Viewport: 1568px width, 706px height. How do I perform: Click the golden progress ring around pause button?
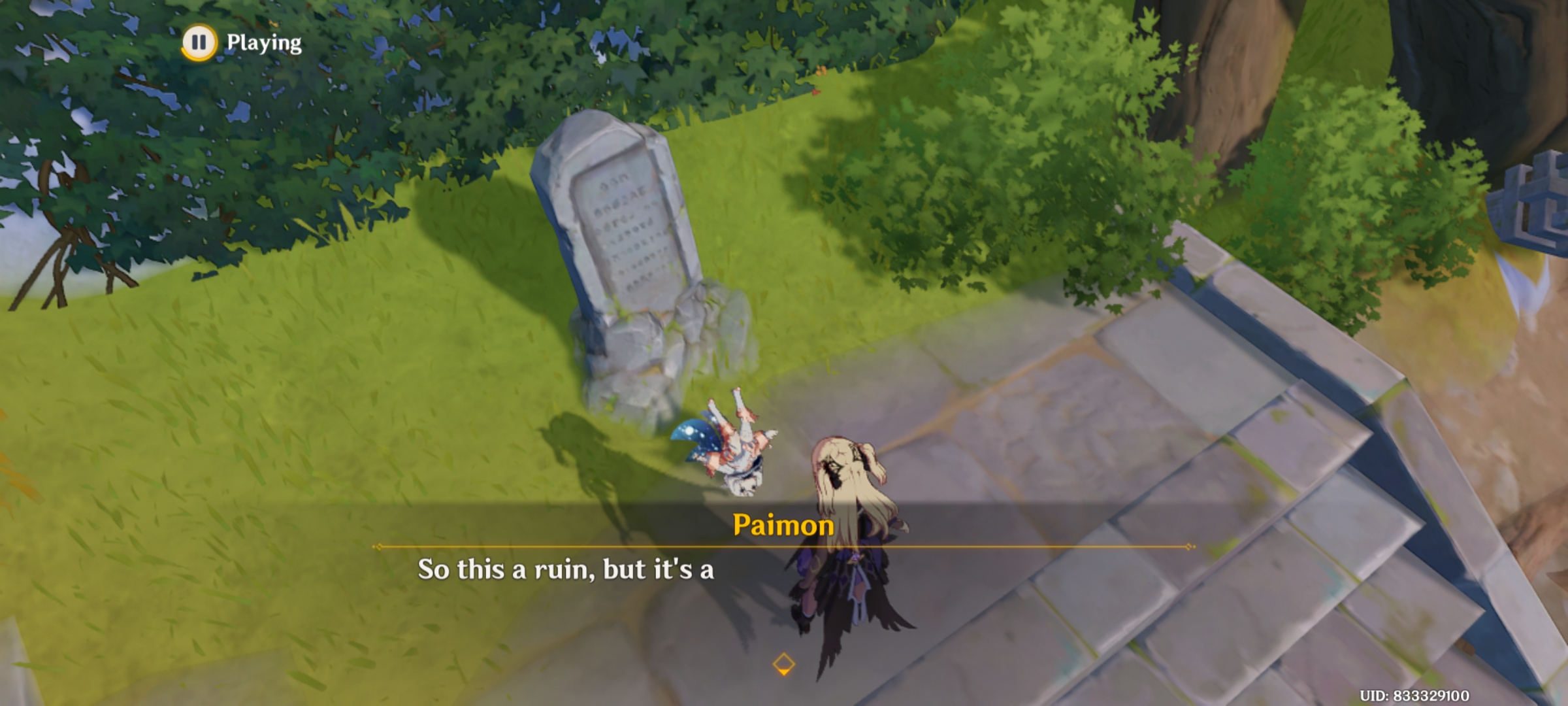click(x=201, y=41)
